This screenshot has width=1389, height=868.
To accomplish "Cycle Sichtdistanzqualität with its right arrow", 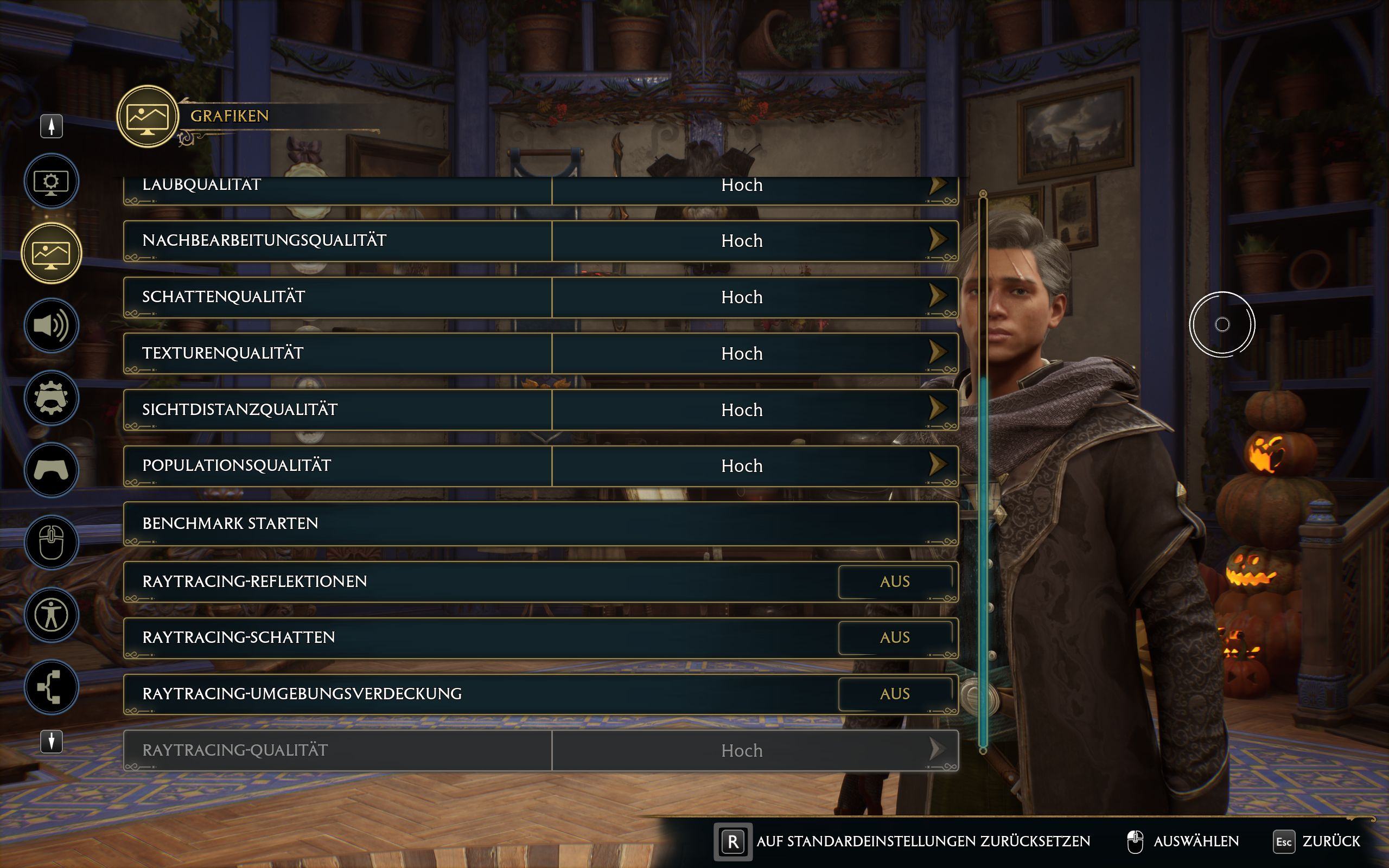I will [x=936, y=409].
